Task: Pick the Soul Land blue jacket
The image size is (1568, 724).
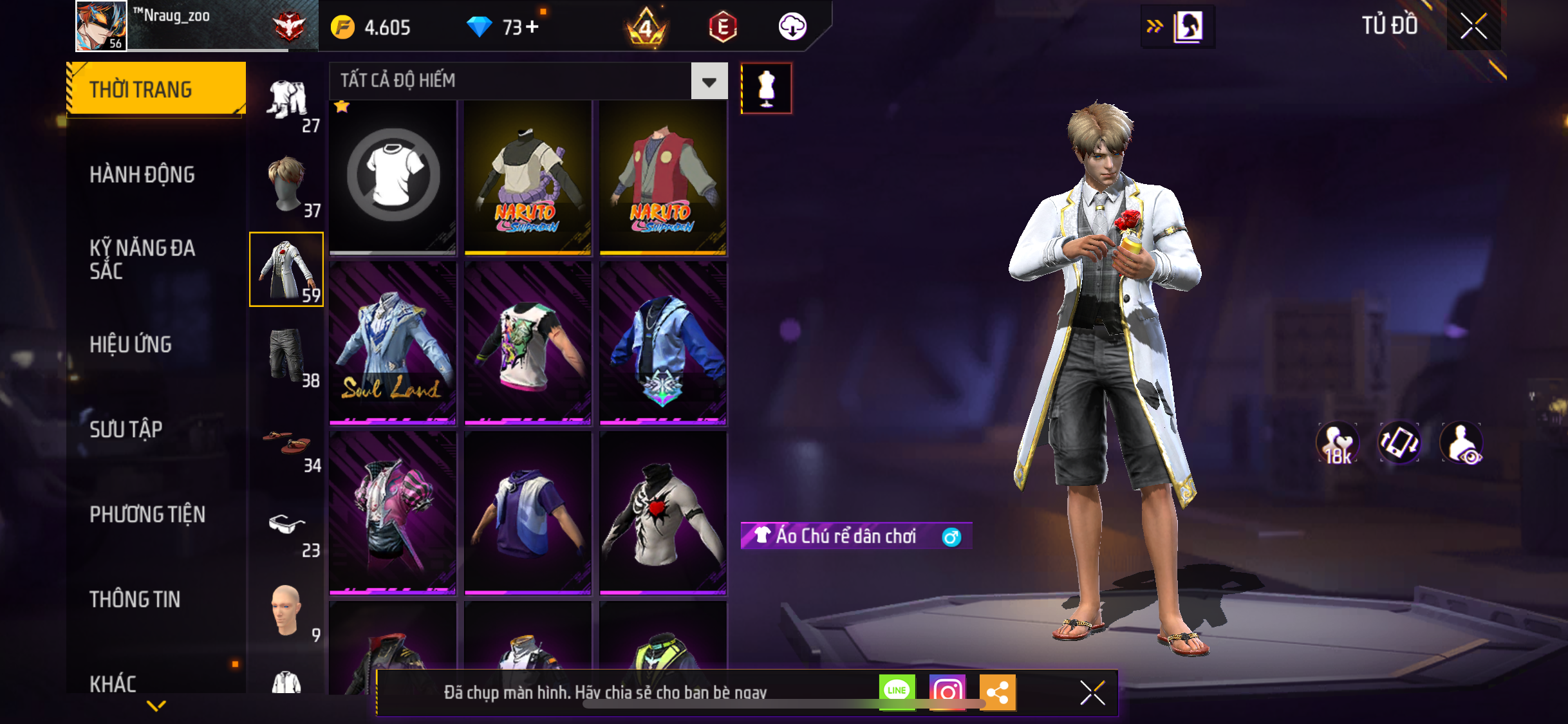Action: 393,343
